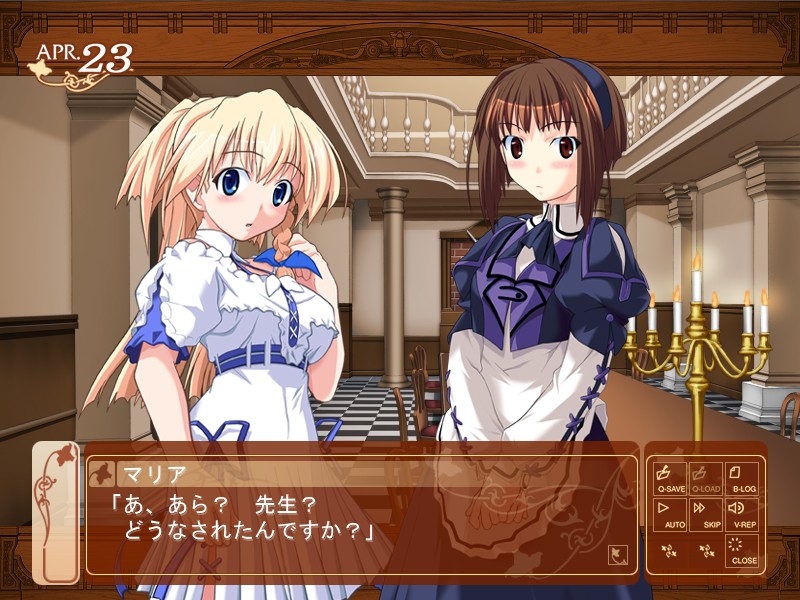Click the leaf advance icon in the dialogue box
Viewport: 800px width, 600px height.
tap(617, 551)
